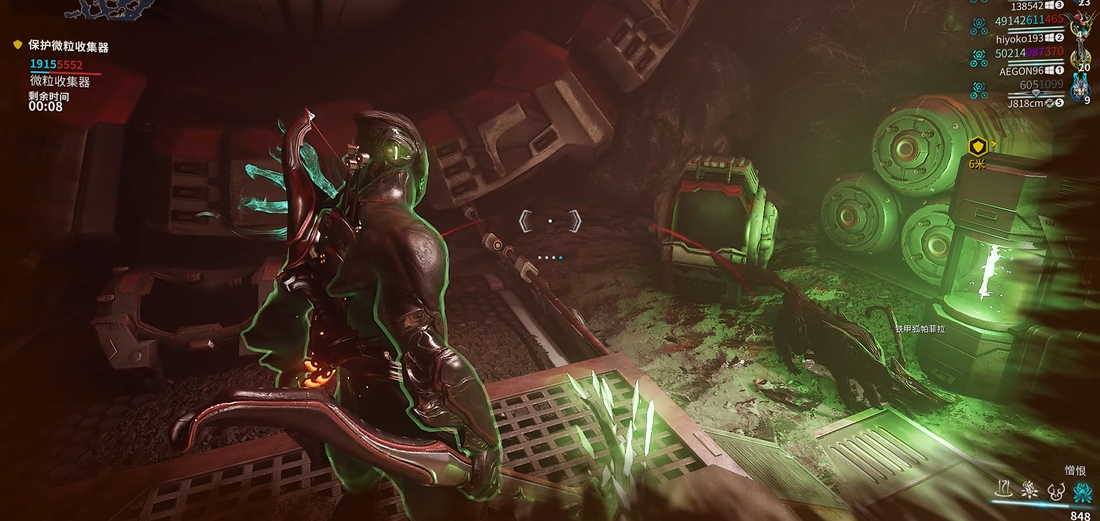Screen dimensions: 1100x521
Task: Click the yellow defense objective waypoint marker
Action: pos(978,147)
